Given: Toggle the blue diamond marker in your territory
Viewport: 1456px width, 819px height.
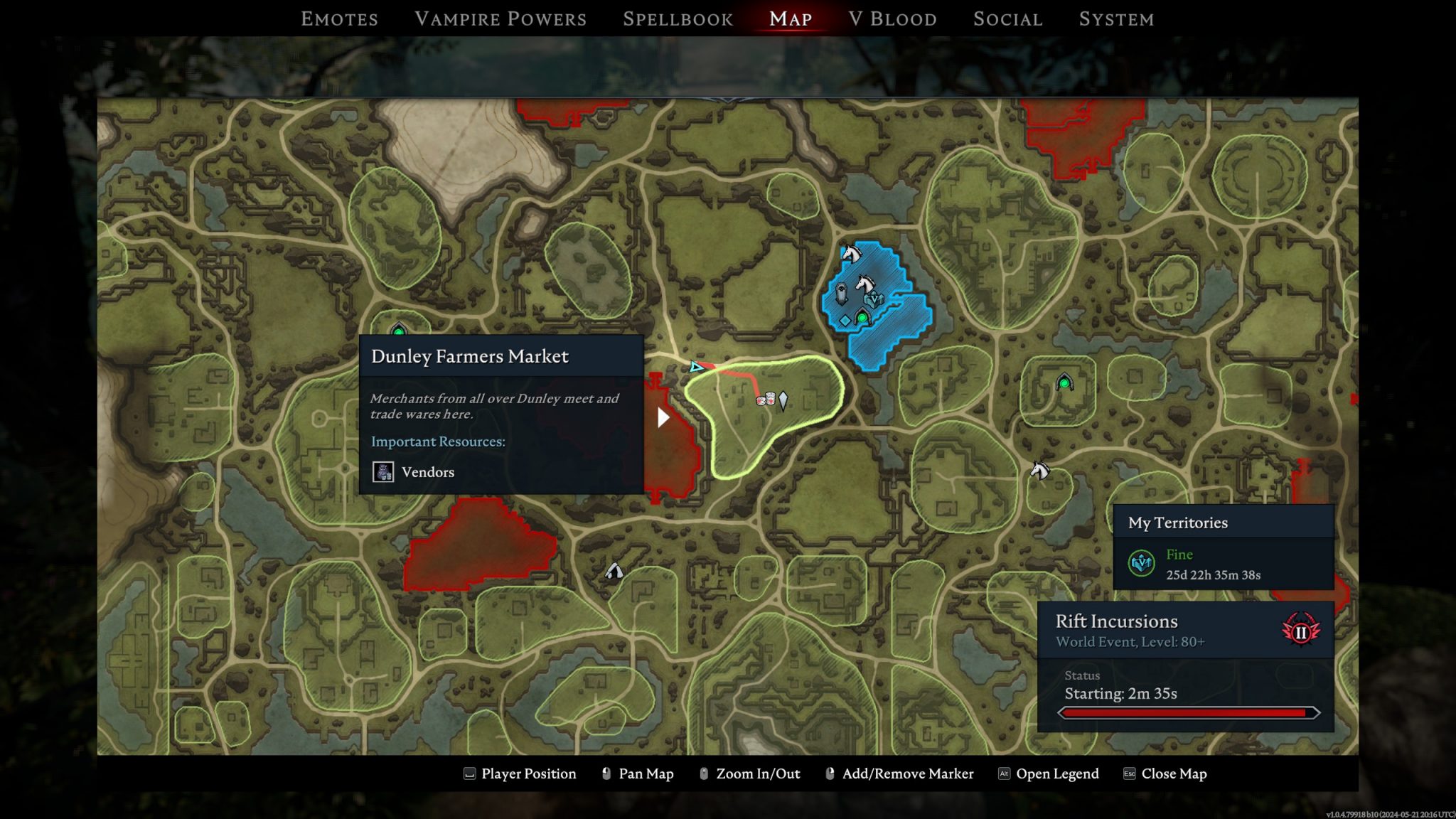Looking at the screenshot, I should pyautogui.click(x=845, y=321).
